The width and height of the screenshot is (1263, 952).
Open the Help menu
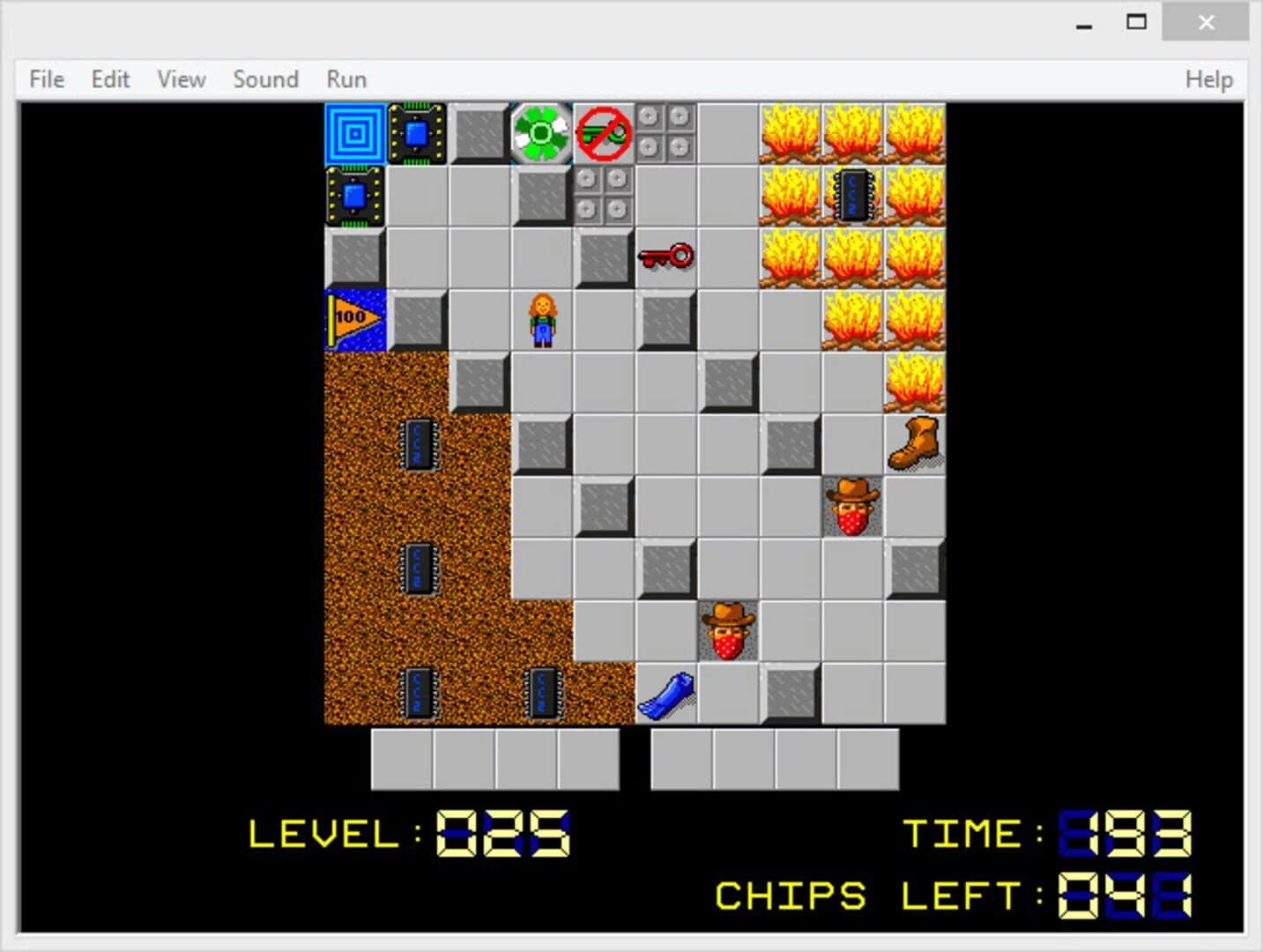[x=1208, y=78]
